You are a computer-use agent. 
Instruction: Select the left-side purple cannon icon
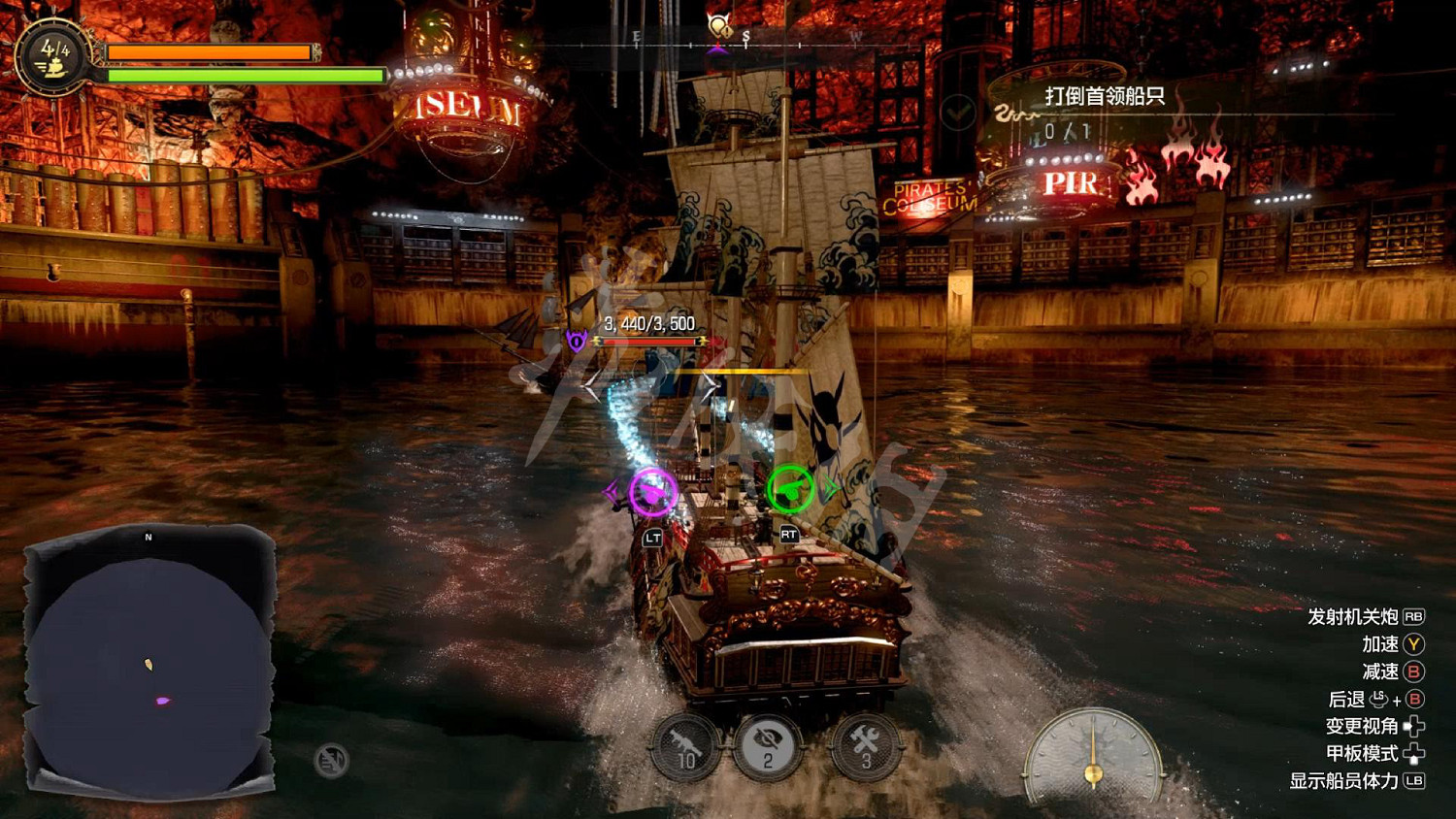click(x=652, y=492)
